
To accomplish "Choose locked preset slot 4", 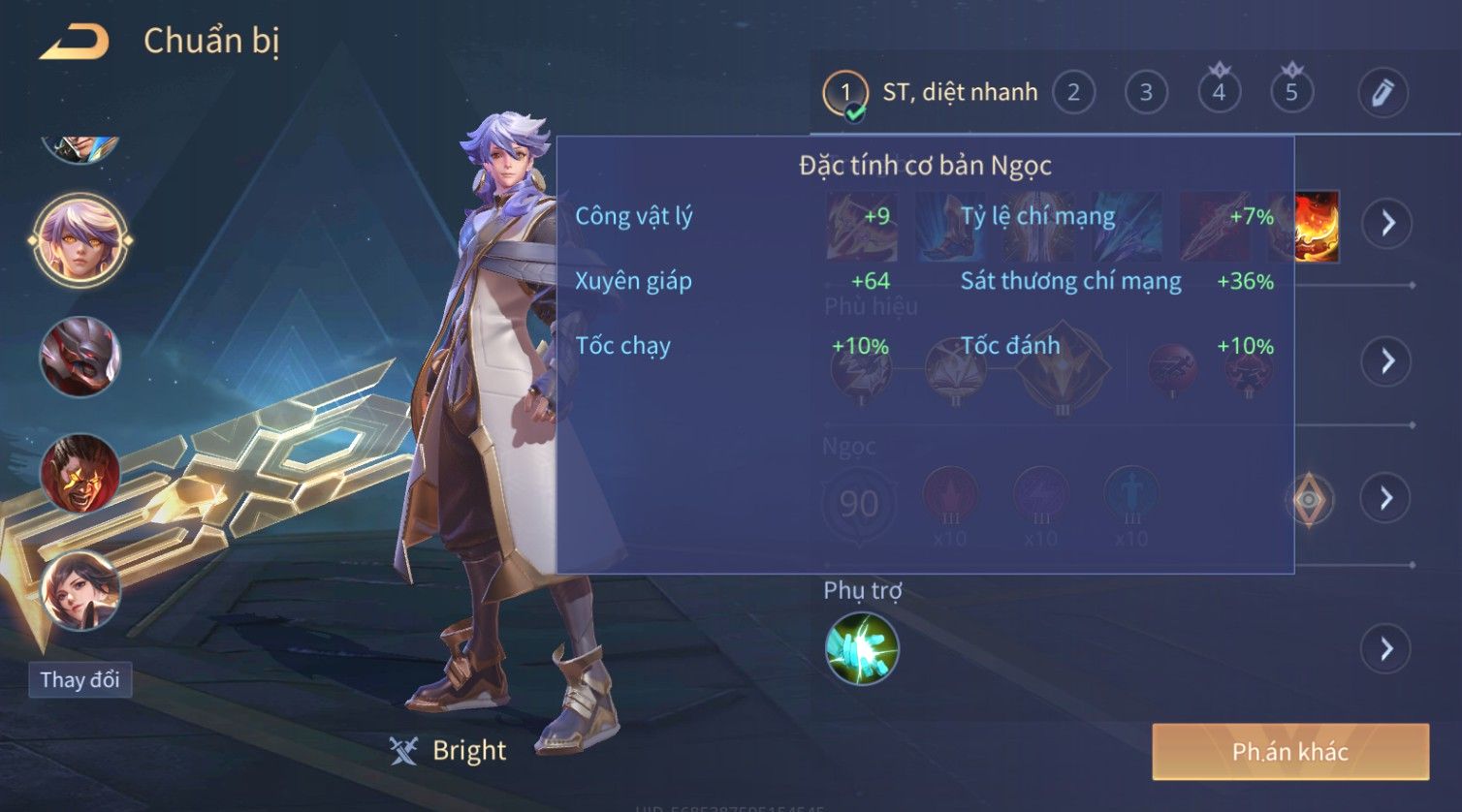I will pyautogui.click(x=1219, y=93).
